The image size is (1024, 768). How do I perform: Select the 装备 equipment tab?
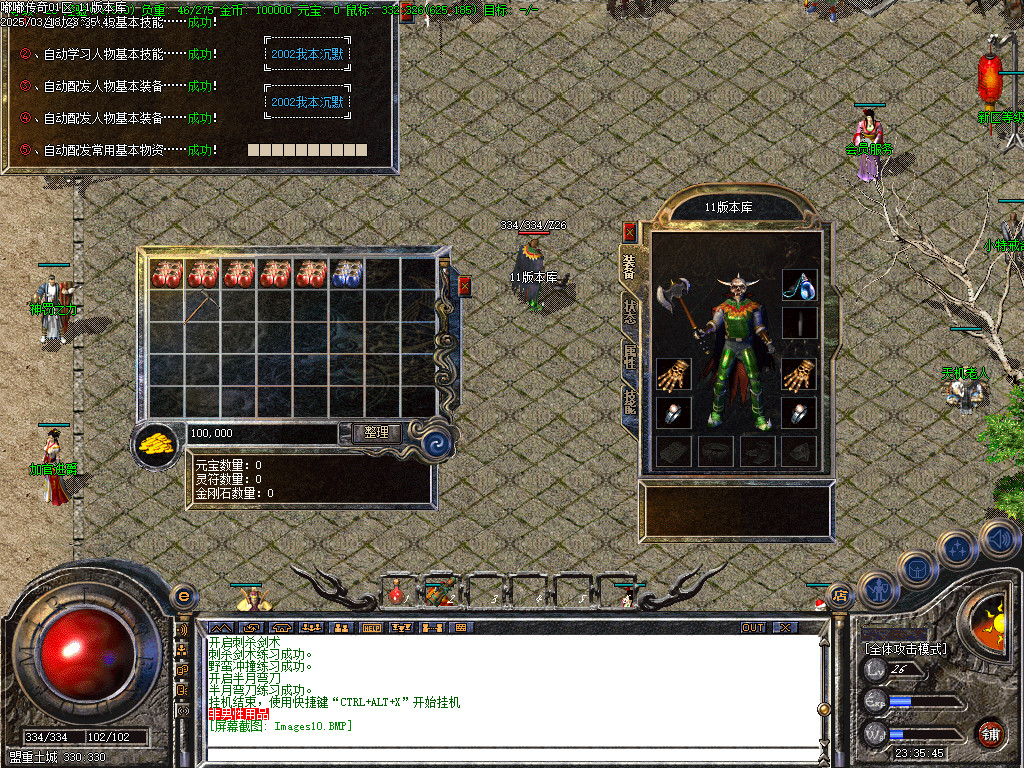[630, 267]
